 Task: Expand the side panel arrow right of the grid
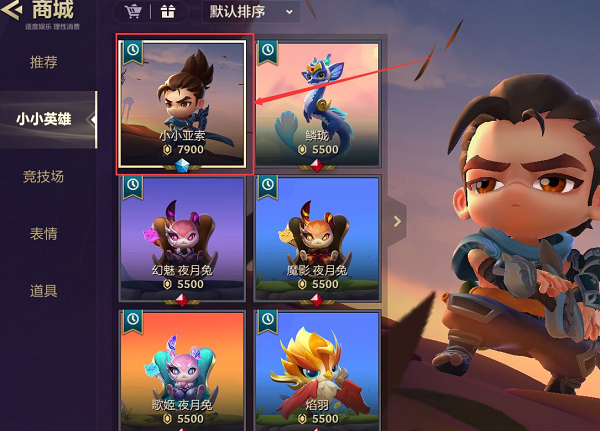tap(398, 221)
